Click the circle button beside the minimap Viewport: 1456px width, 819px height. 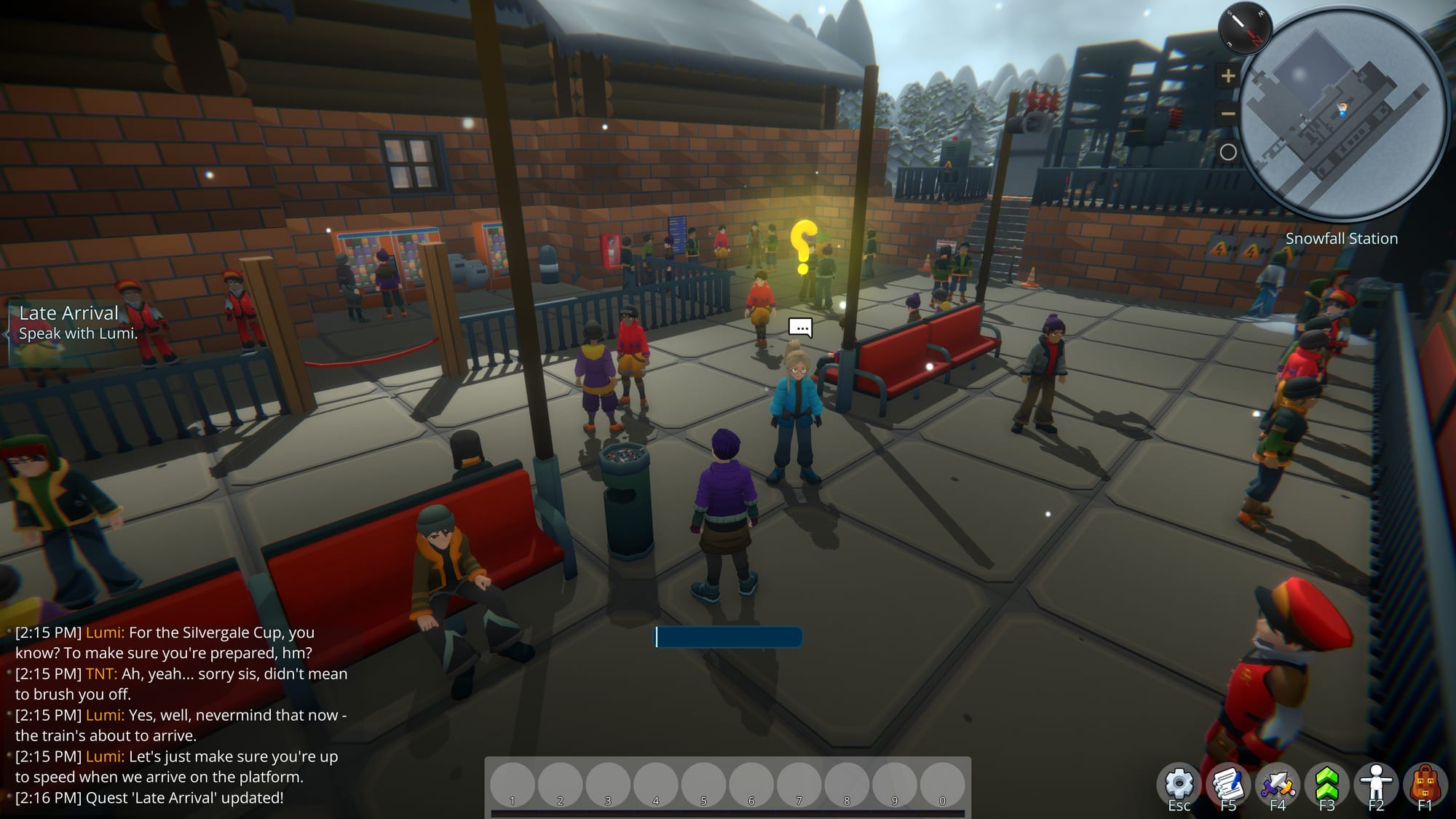1228,152
